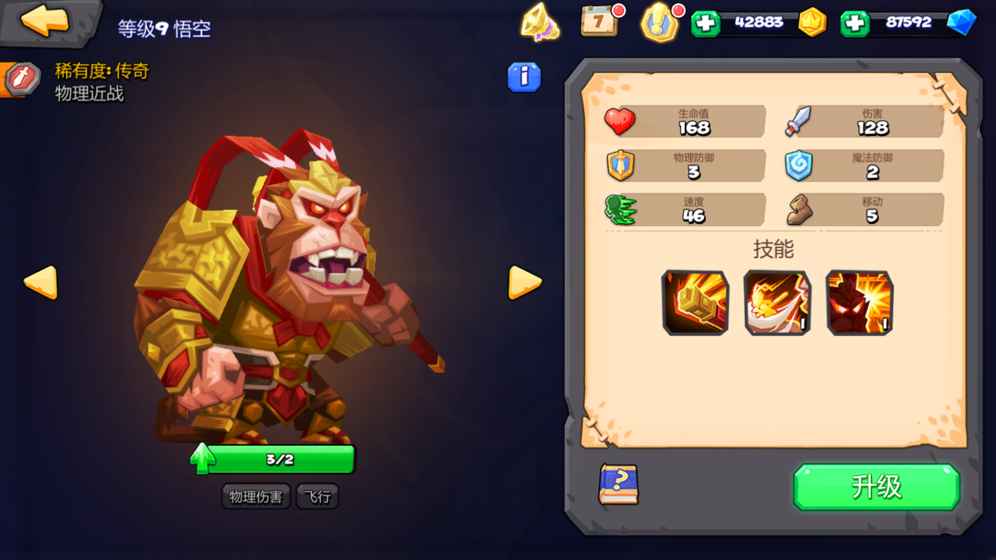This screenshot has height=560, width=996.
Task: Select the golden fist skill icon
Action: pyautogui.click(x=695, y=302)
